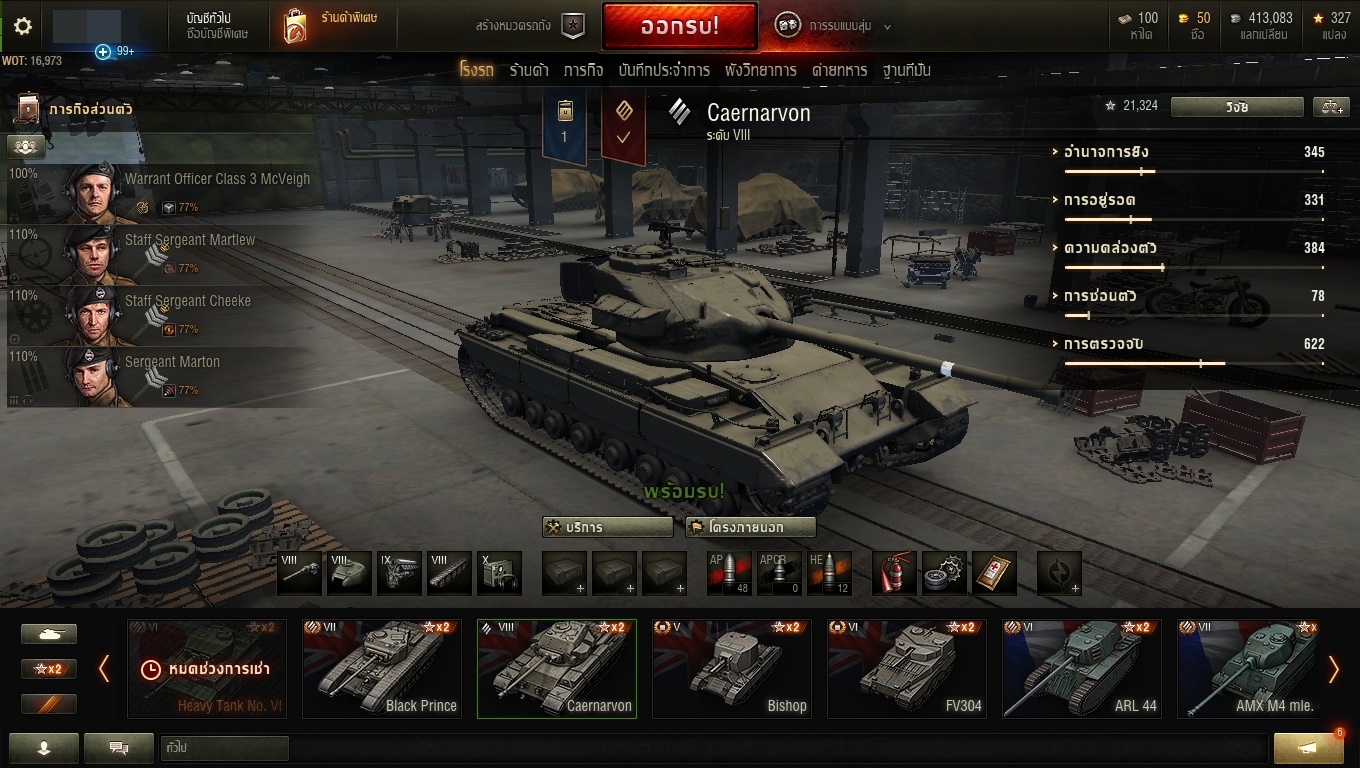Open the settings gear menu
Viewport: 1360px width, 768px height.
tap(23, 26)
